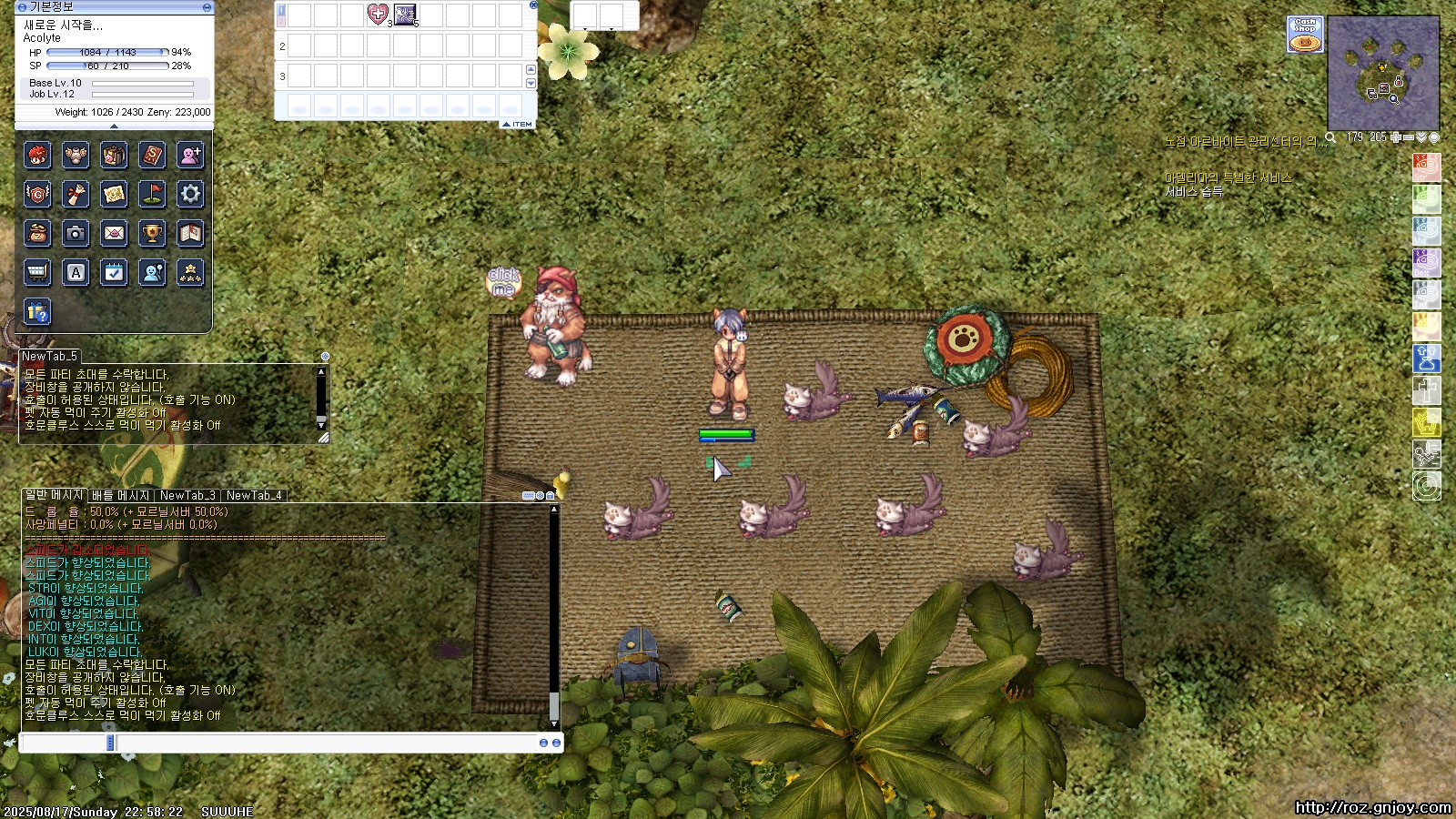This screenshot has height=819, width=1456.
Task: Open the settings gear menu
Action: 190,194
